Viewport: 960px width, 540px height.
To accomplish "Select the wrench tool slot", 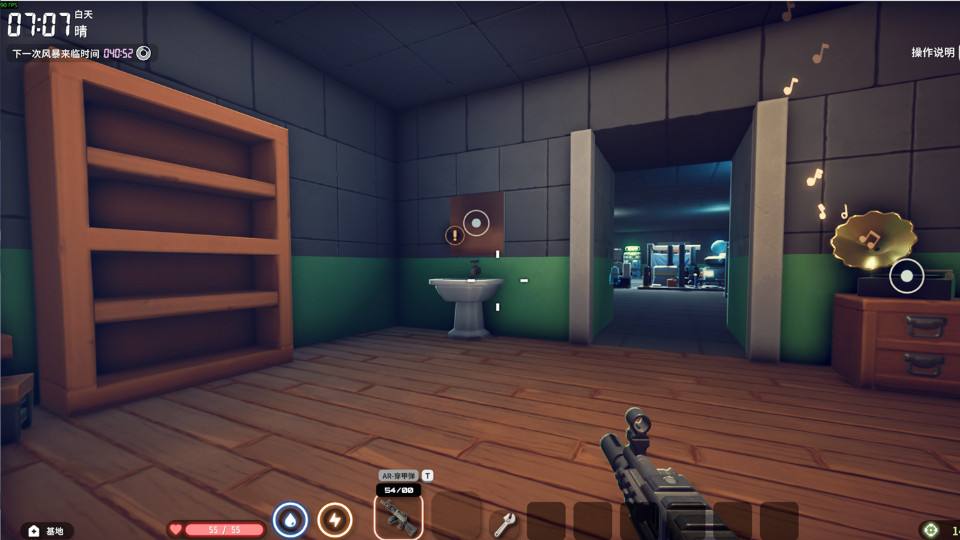I will pyautogui.click(x=504, y=522).
